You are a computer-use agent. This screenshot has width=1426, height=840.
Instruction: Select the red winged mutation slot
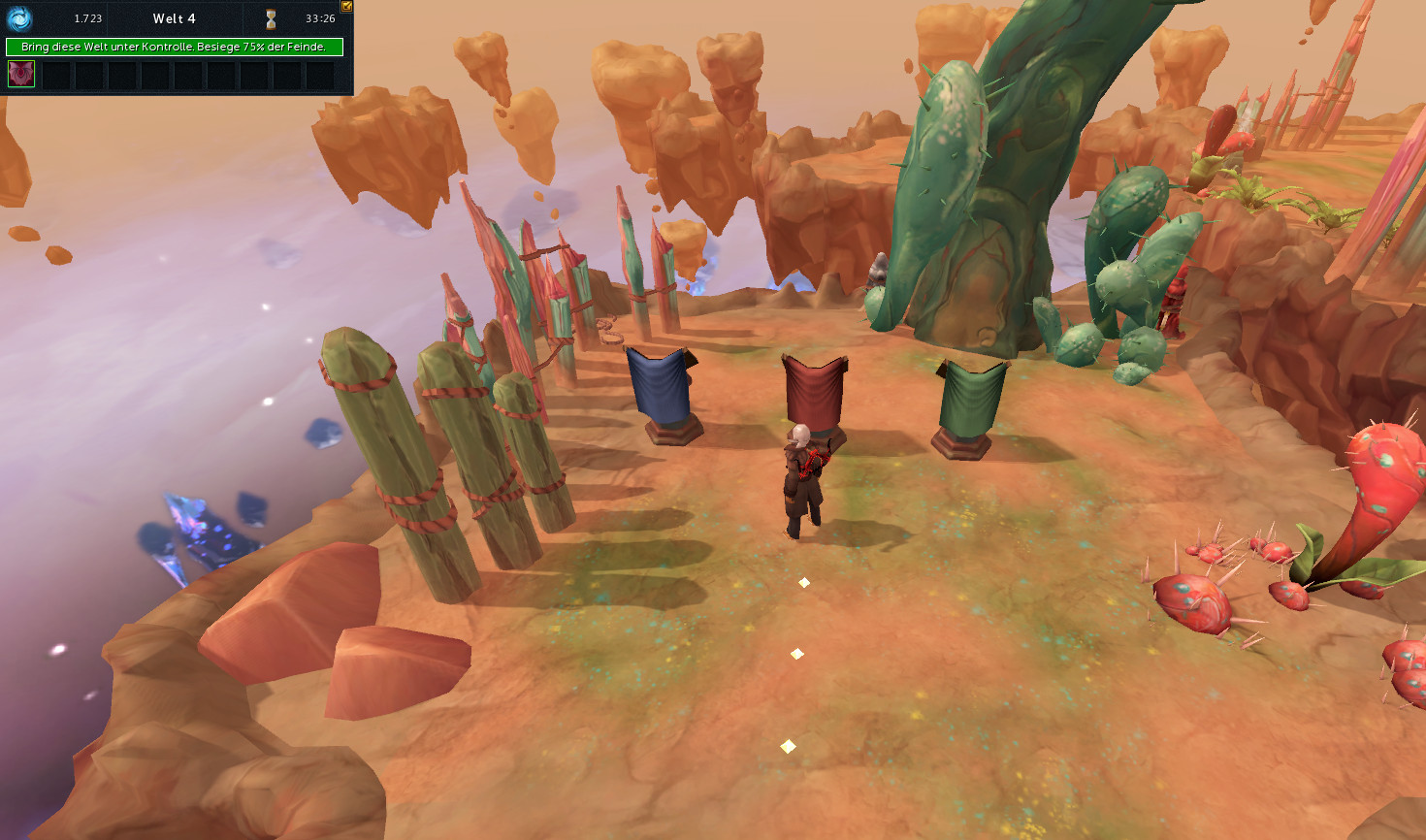(21, 74)
